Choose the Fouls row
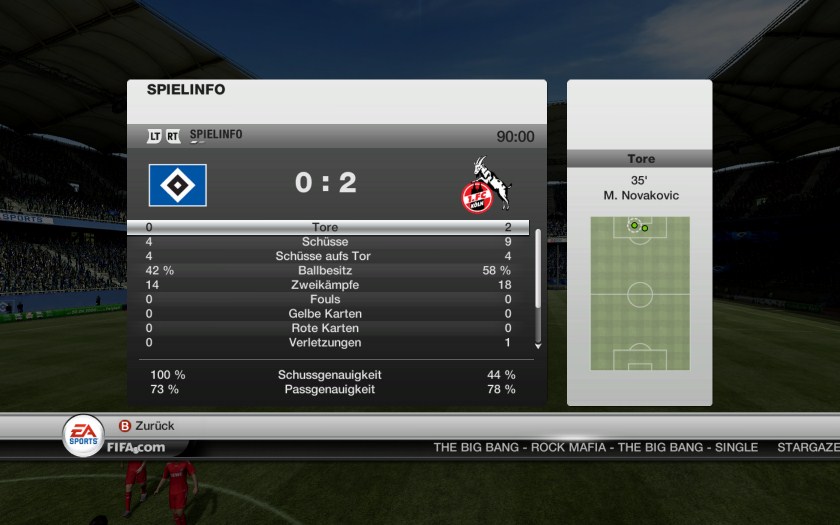840x525 pixels. pos(326,299)
